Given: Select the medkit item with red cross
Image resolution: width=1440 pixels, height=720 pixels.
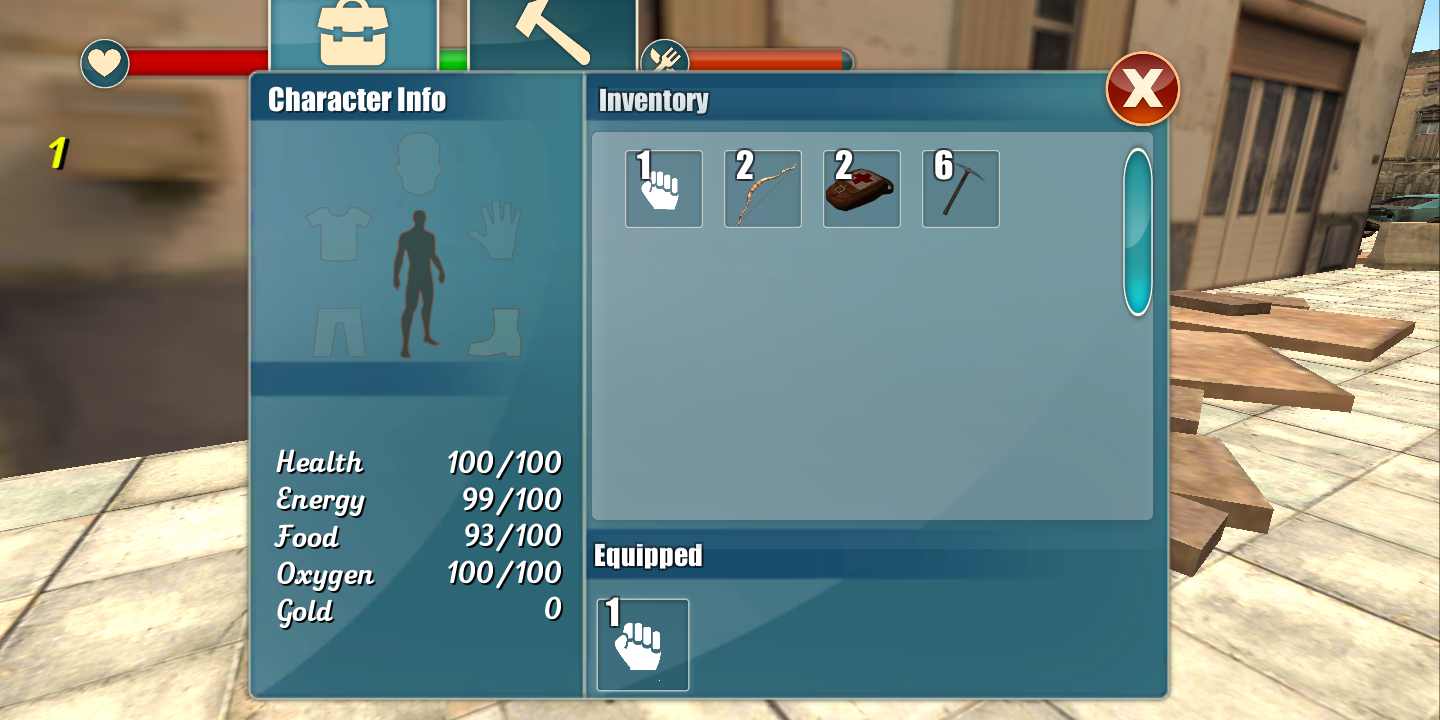Looking at the screenshot, I should click(x=861, y=189).
